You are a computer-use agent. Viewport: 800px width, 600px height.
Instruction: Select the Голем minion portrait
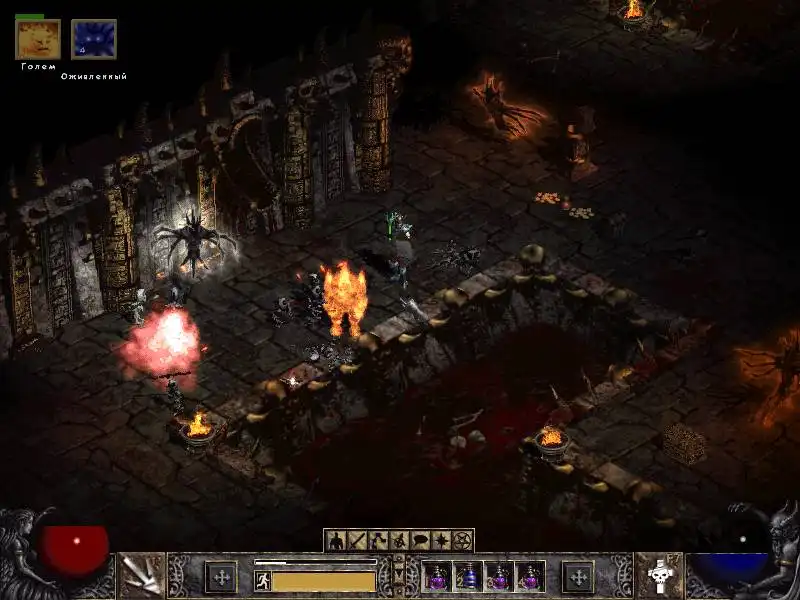pyautogui.click(x=38, y=40)
